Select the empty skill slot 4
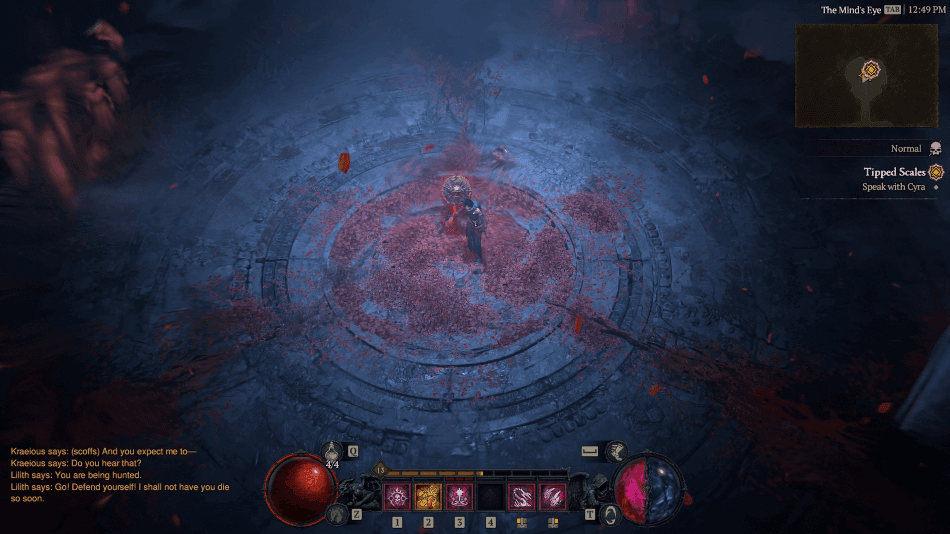Viewport: 950px width, 534px height. point(490,496)
